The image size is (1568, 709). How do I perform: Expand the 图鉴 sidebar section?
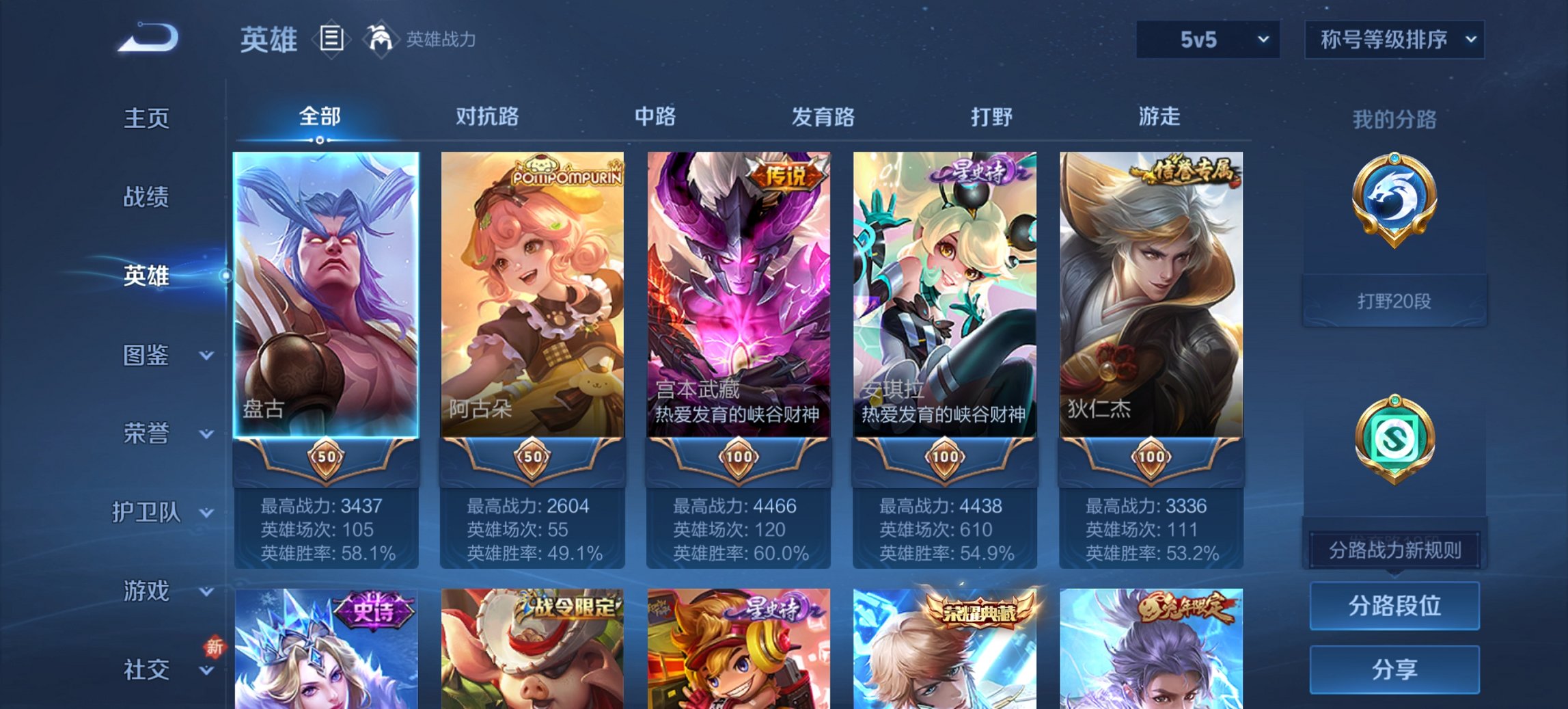point(147,356)
